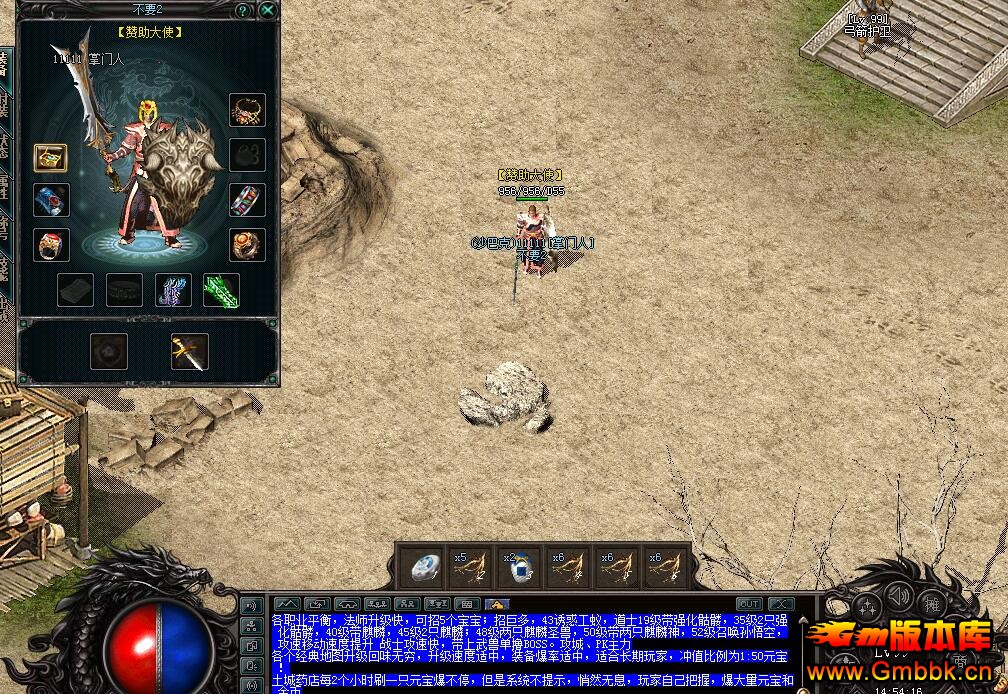
Task: Open the equipment panel help button
Action: tap(243, 11)
